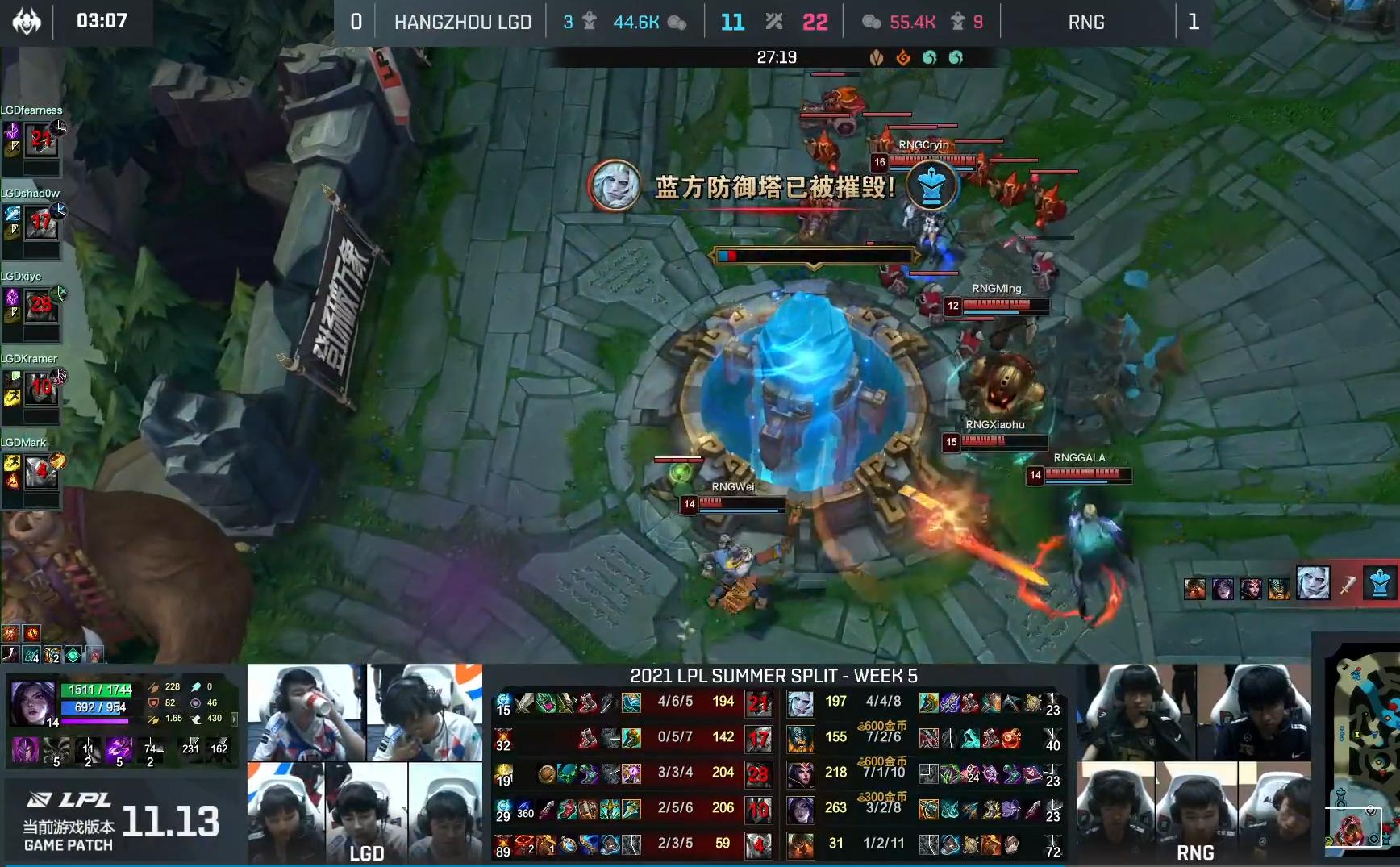Click the dead champion portrait with timer 4
Viewport: 1400px width, 867px height.
[x=758, y=845]
